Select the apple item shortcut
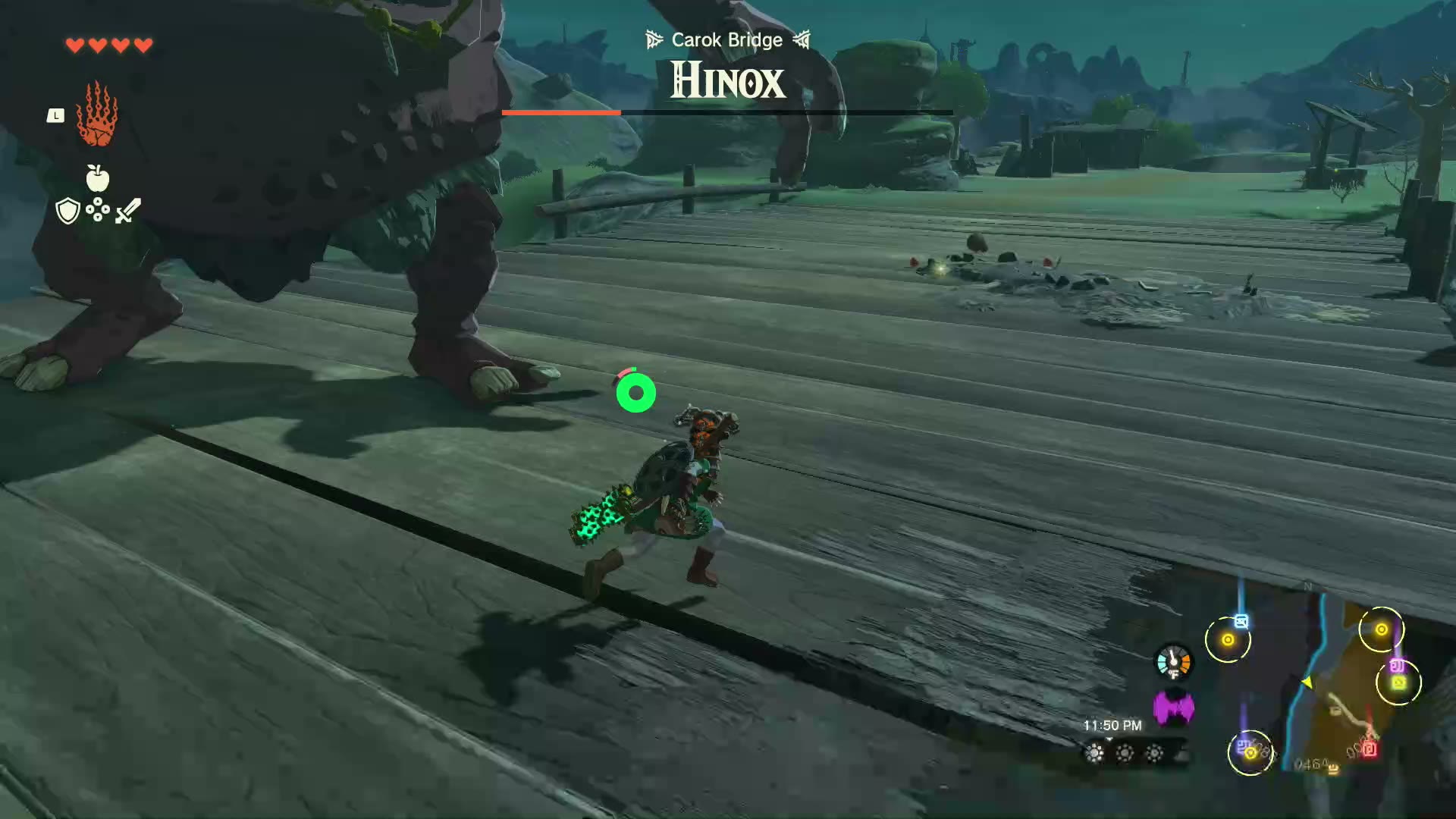Viewport: 1456px width, 819px height. point(97,178)
